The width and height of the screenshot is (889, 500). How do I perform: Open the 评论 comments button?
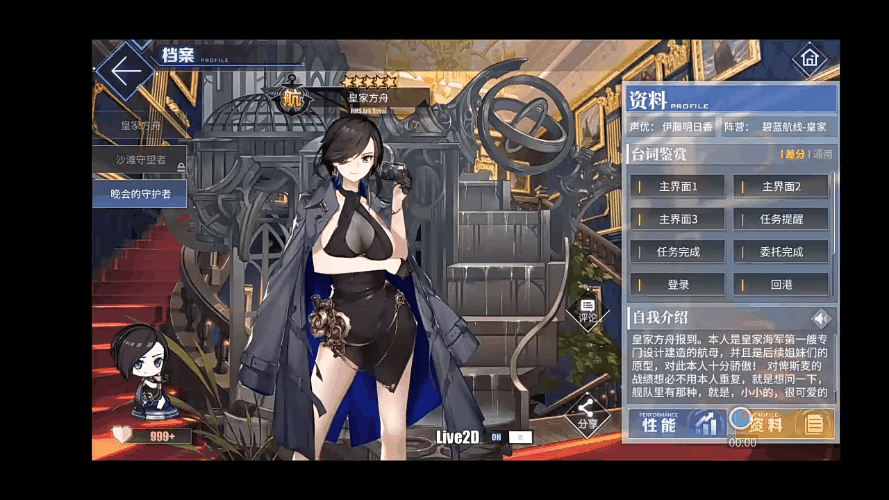point(587,311)
